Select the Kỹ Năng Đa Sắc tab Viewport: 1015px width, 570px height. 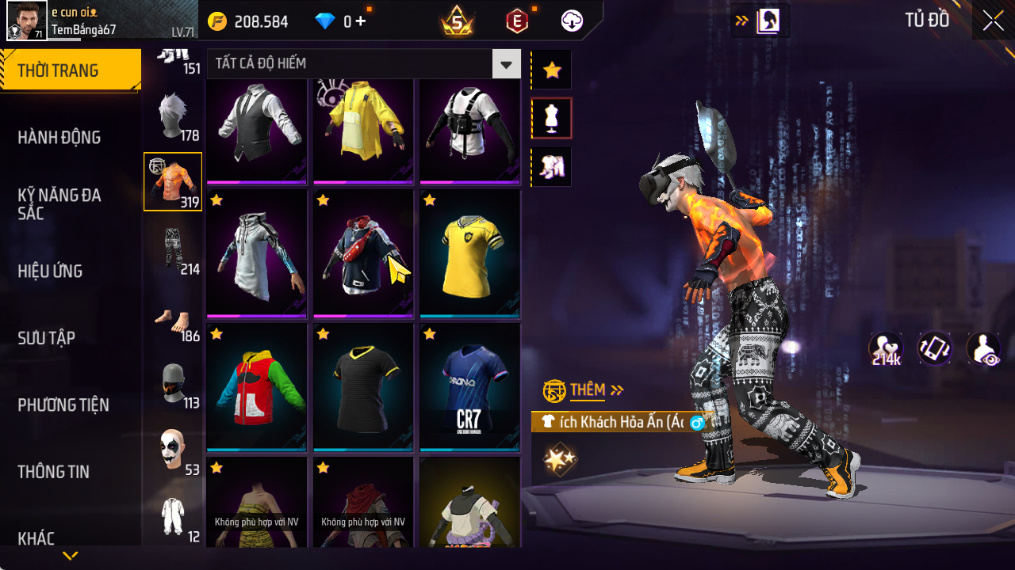60,204
